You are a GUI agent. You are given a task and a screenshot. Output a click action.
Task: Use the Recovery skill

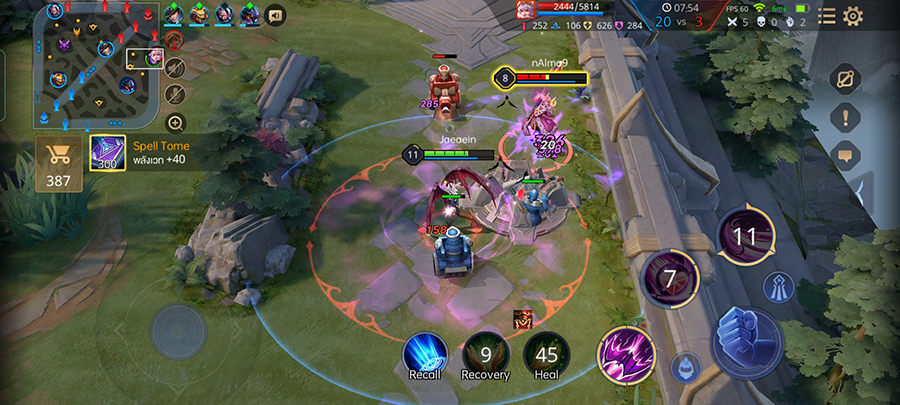pos(485,354)
